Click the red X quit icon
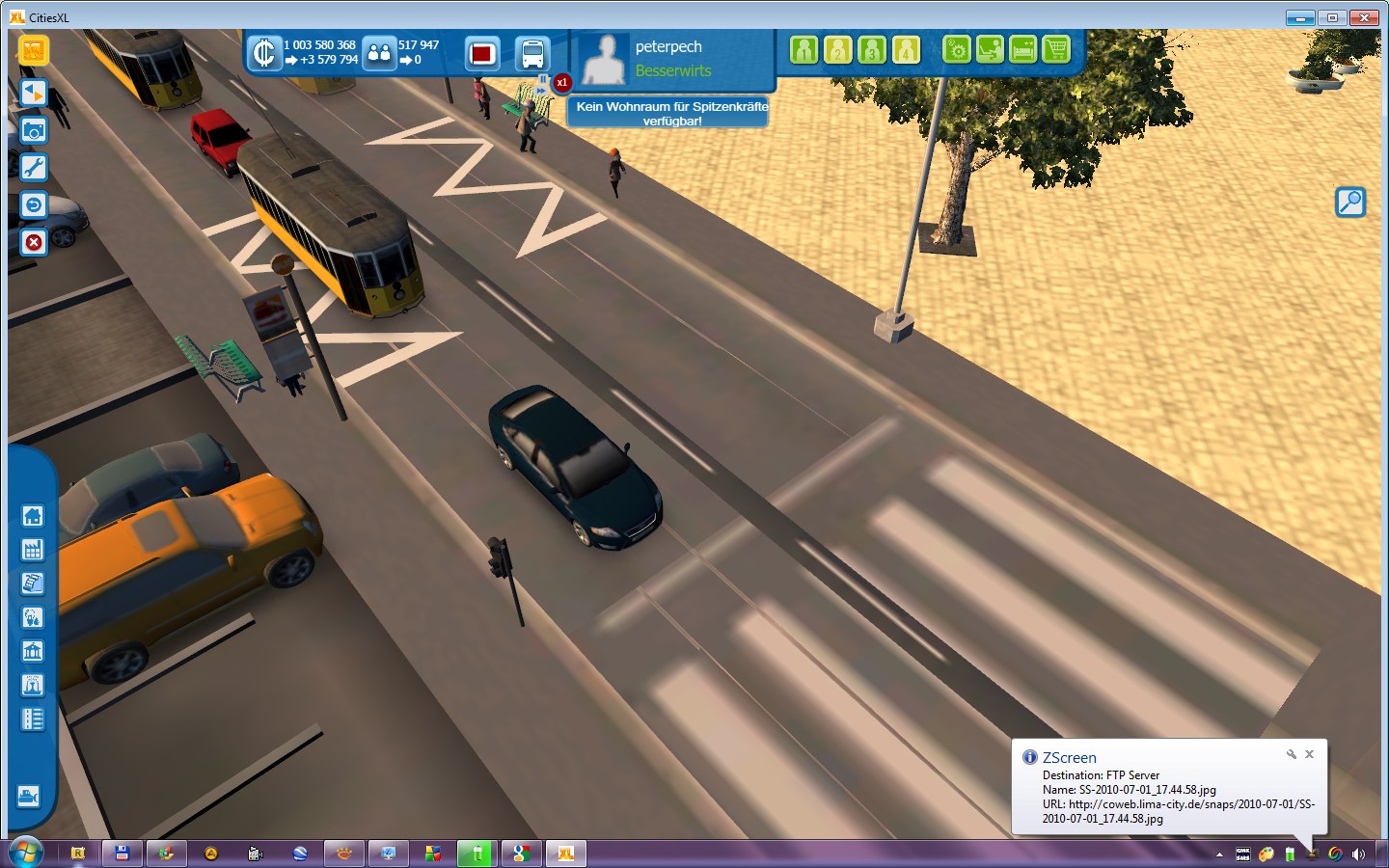 click(x=33, y=242)
